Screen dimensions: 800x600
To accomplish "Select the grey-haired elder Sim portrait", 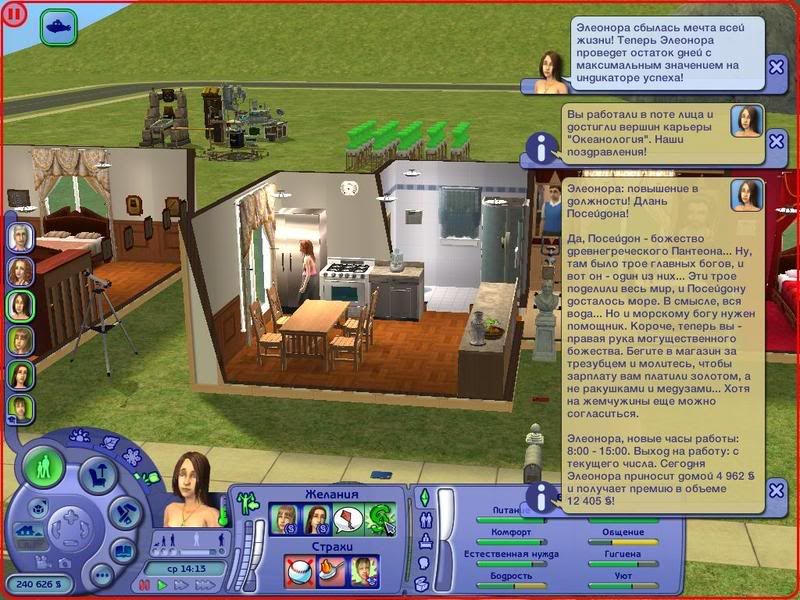I will click(x=21, y=237).
